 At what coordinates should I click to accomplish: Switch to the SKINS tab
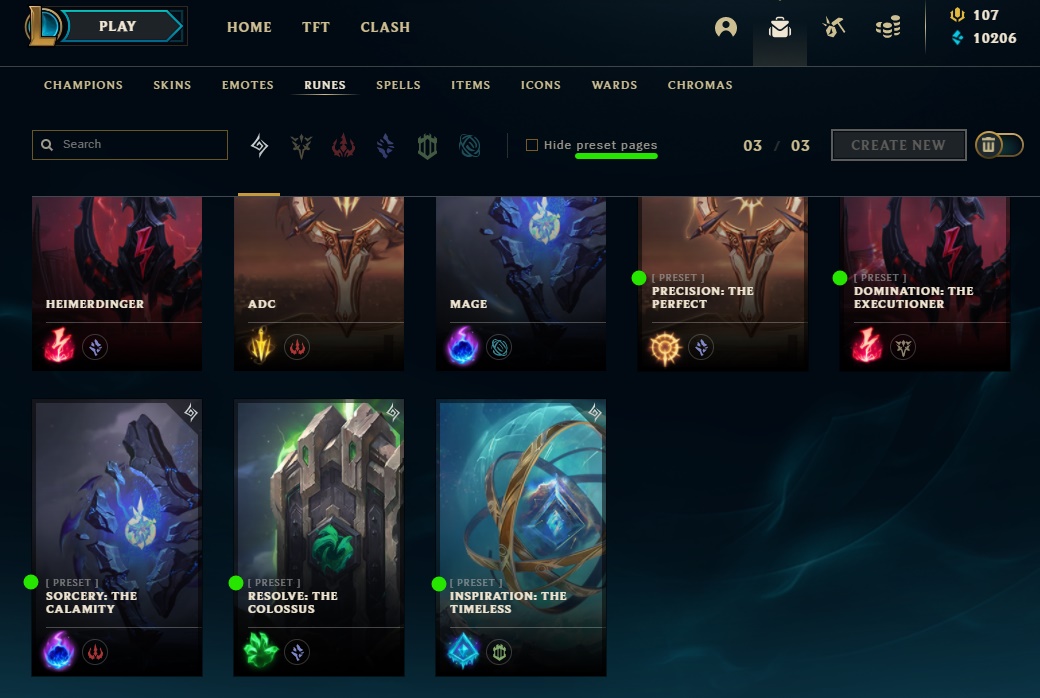[172, 85]
